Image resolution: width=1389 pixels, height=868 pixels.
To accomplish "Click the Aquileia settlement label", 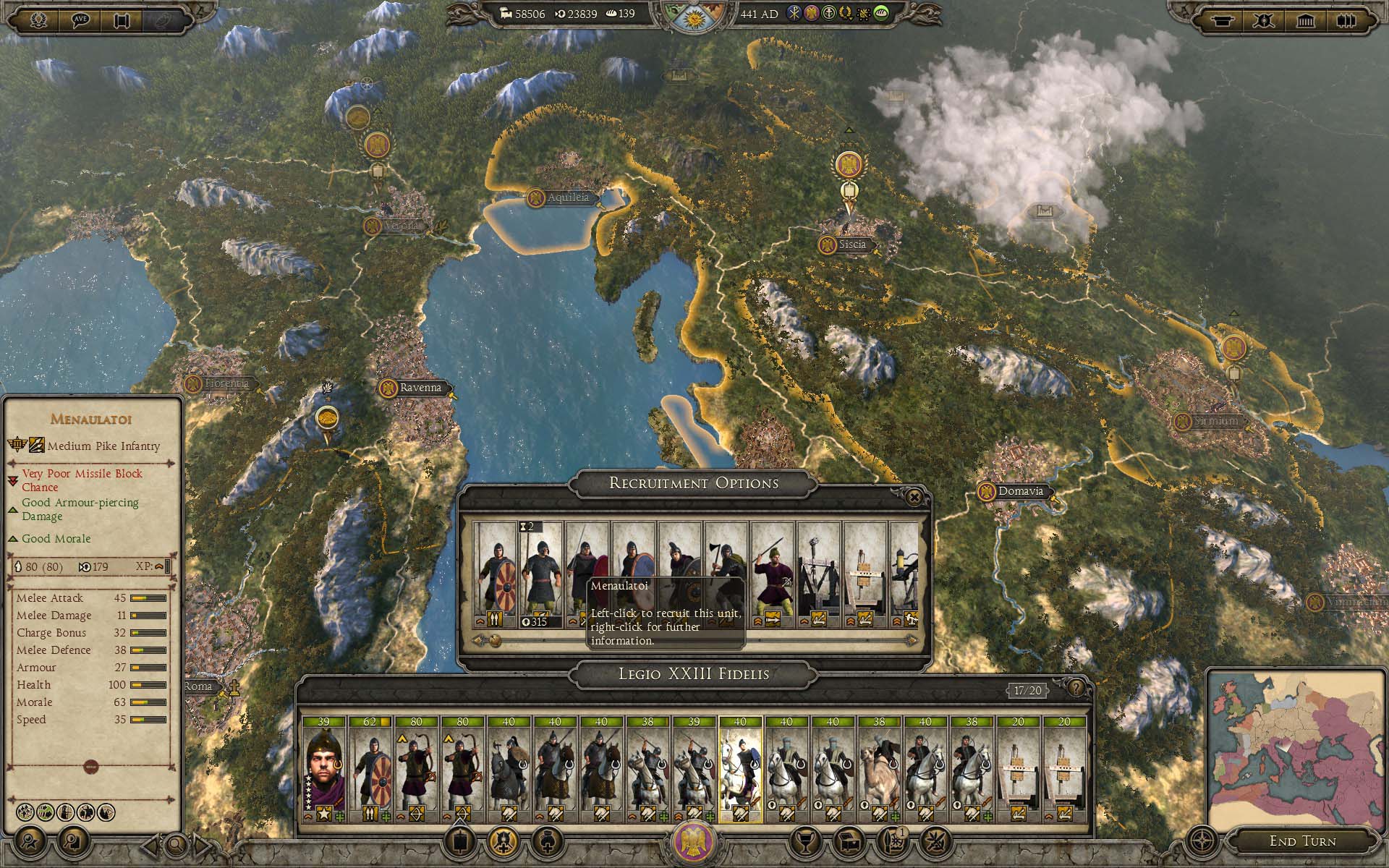I will (x=568, y=197).
